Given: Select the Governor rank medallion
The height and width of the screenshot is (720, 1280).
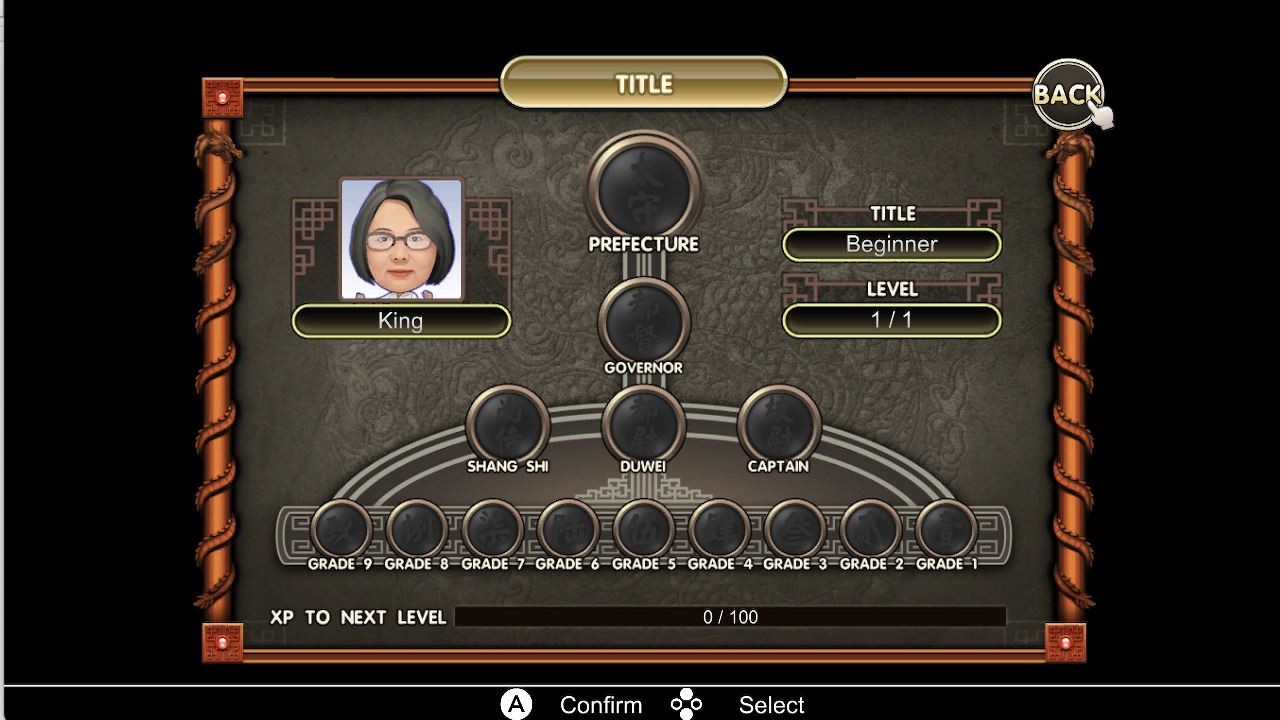Looking at the screenshot, I should click(643, 322).
